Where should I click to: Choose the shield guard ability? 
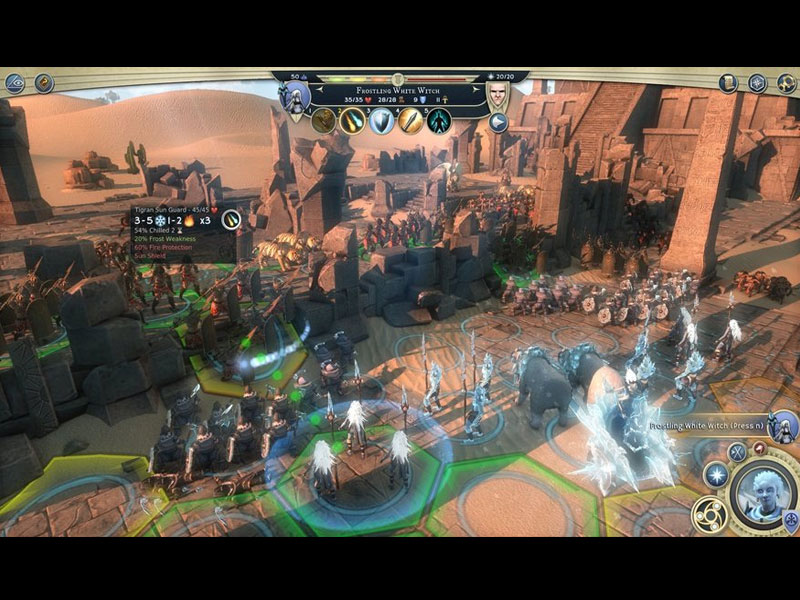(382, 121)
